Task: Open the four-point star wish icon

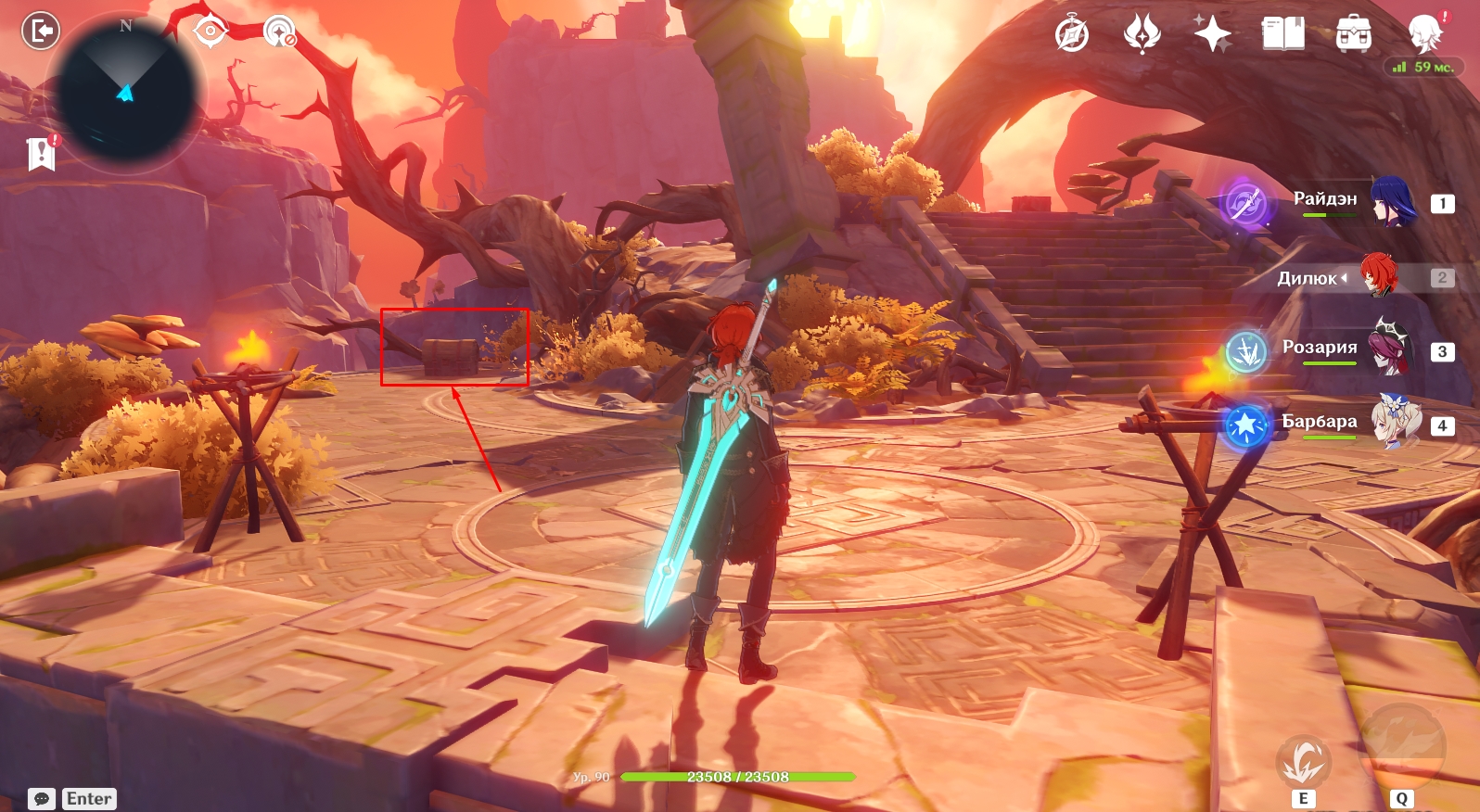Action: point(1212,34)
